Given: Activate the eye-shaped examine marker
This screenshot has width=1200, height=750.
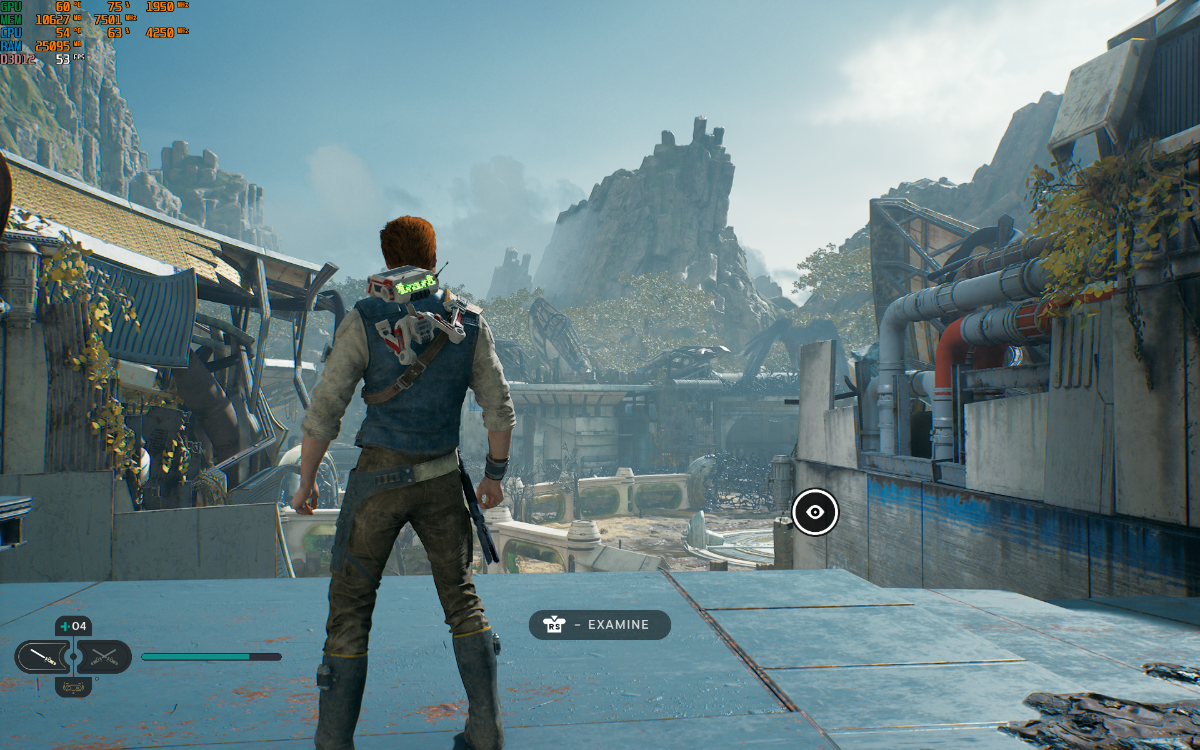Looking at the screenshot, I should click(815, 512).
